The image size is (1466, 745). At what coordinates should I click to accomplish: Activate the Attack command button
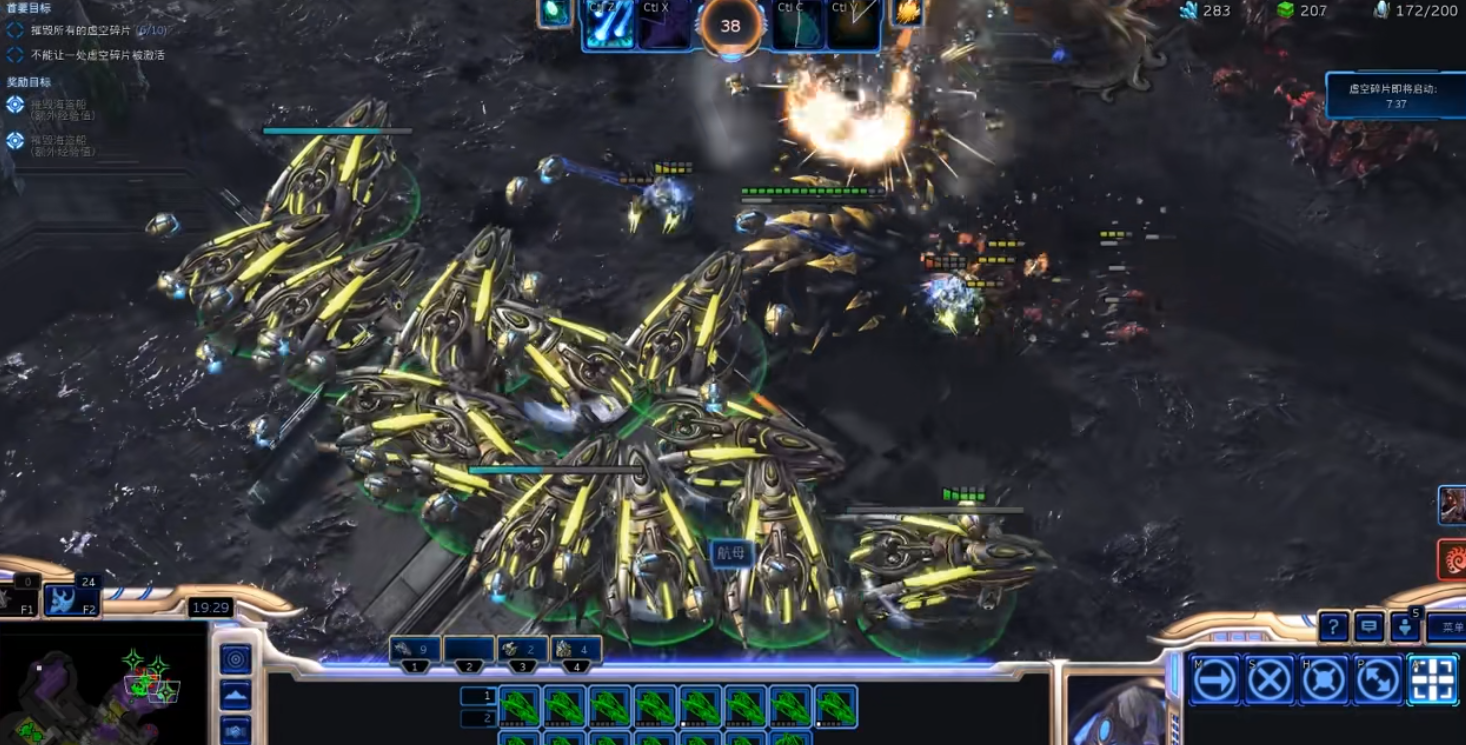[1432, 681]
